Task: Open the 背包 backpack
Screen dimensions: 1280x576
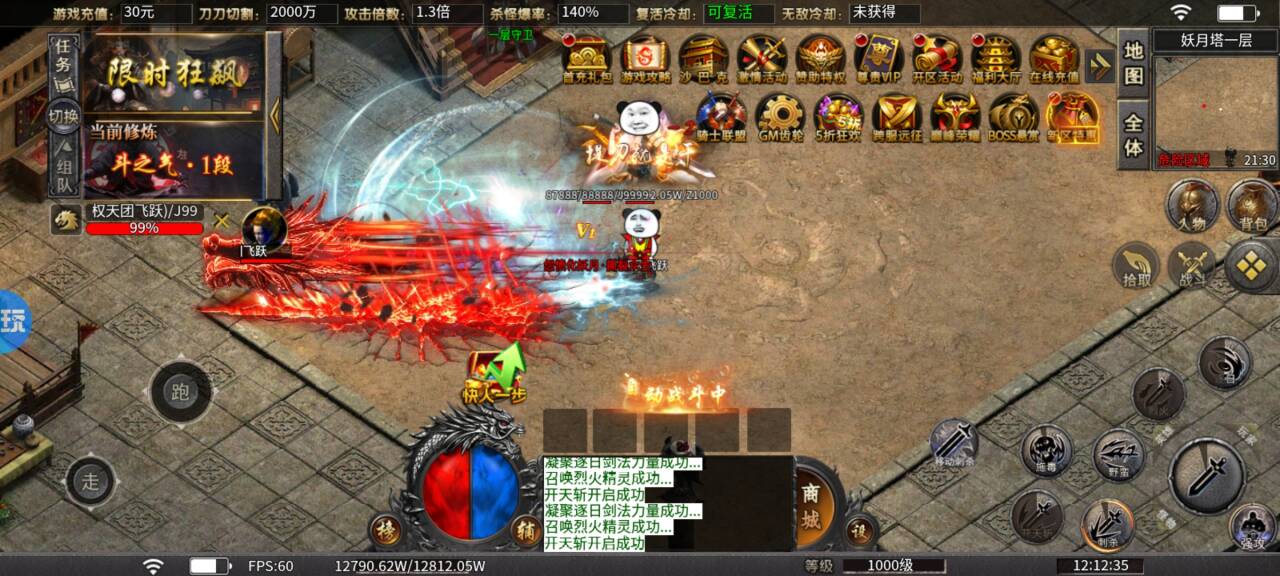Action: (x=1251, y=203)
